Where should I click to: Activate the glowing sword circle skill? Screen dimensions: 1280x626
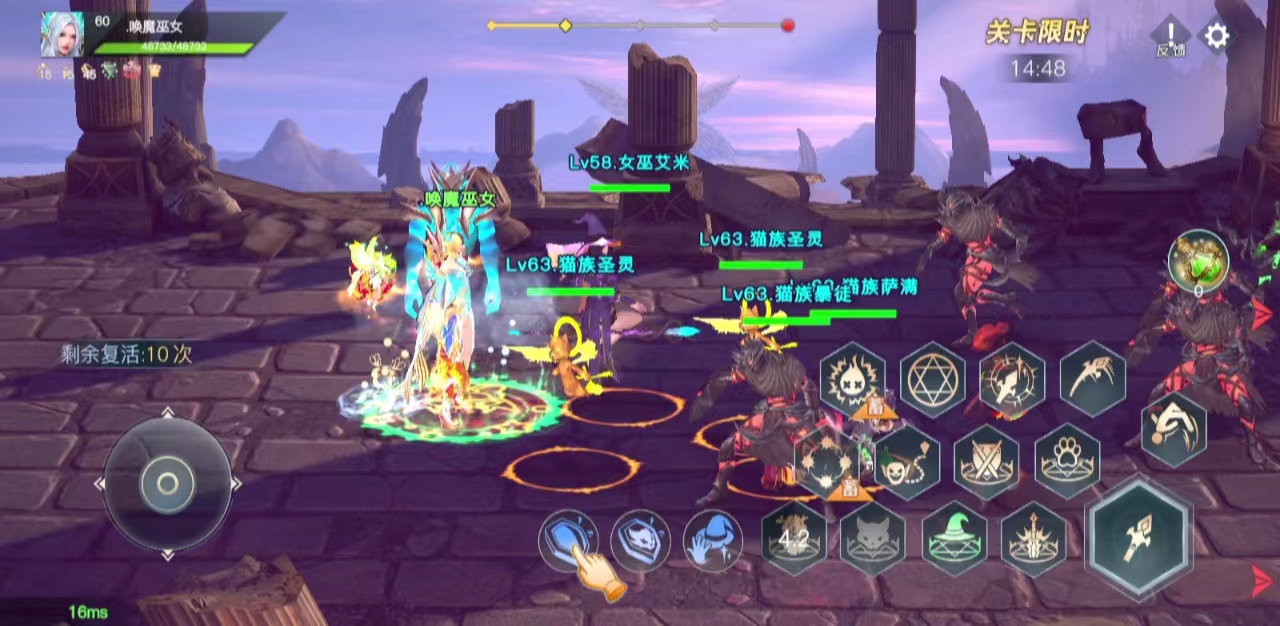pos(1012,380)
